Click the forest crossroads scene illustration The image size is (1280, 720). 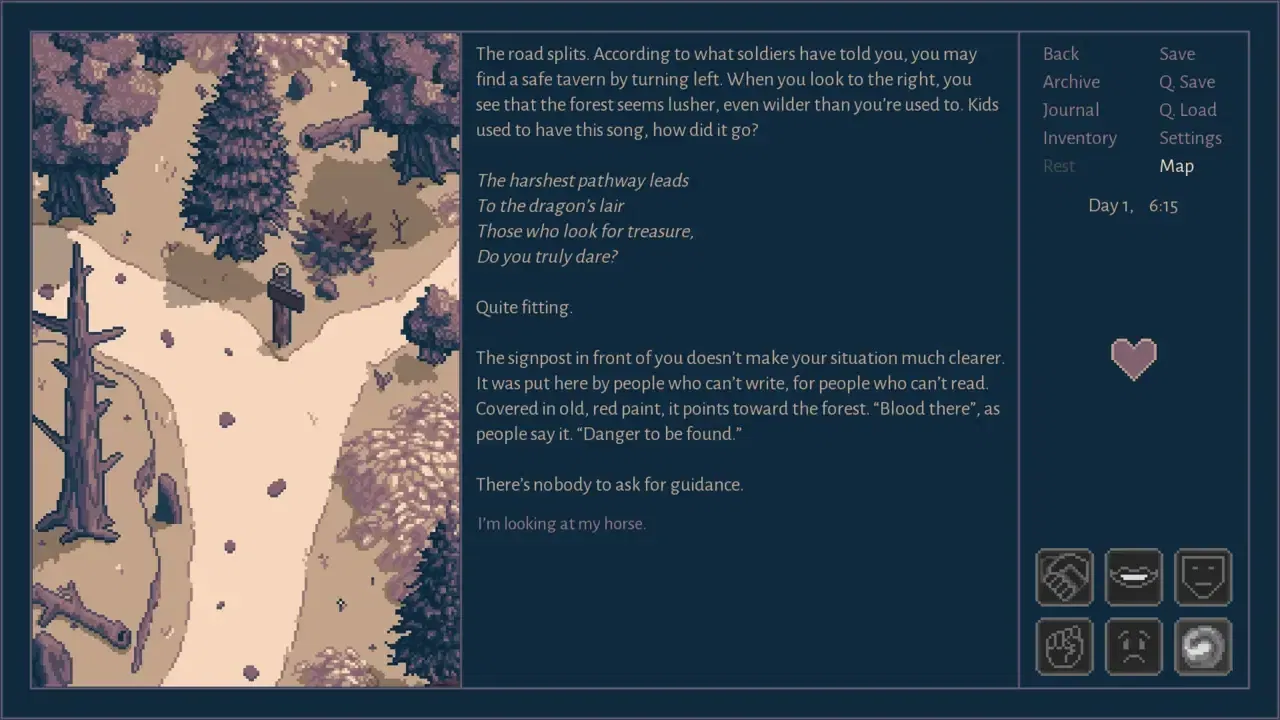point(245,360)
